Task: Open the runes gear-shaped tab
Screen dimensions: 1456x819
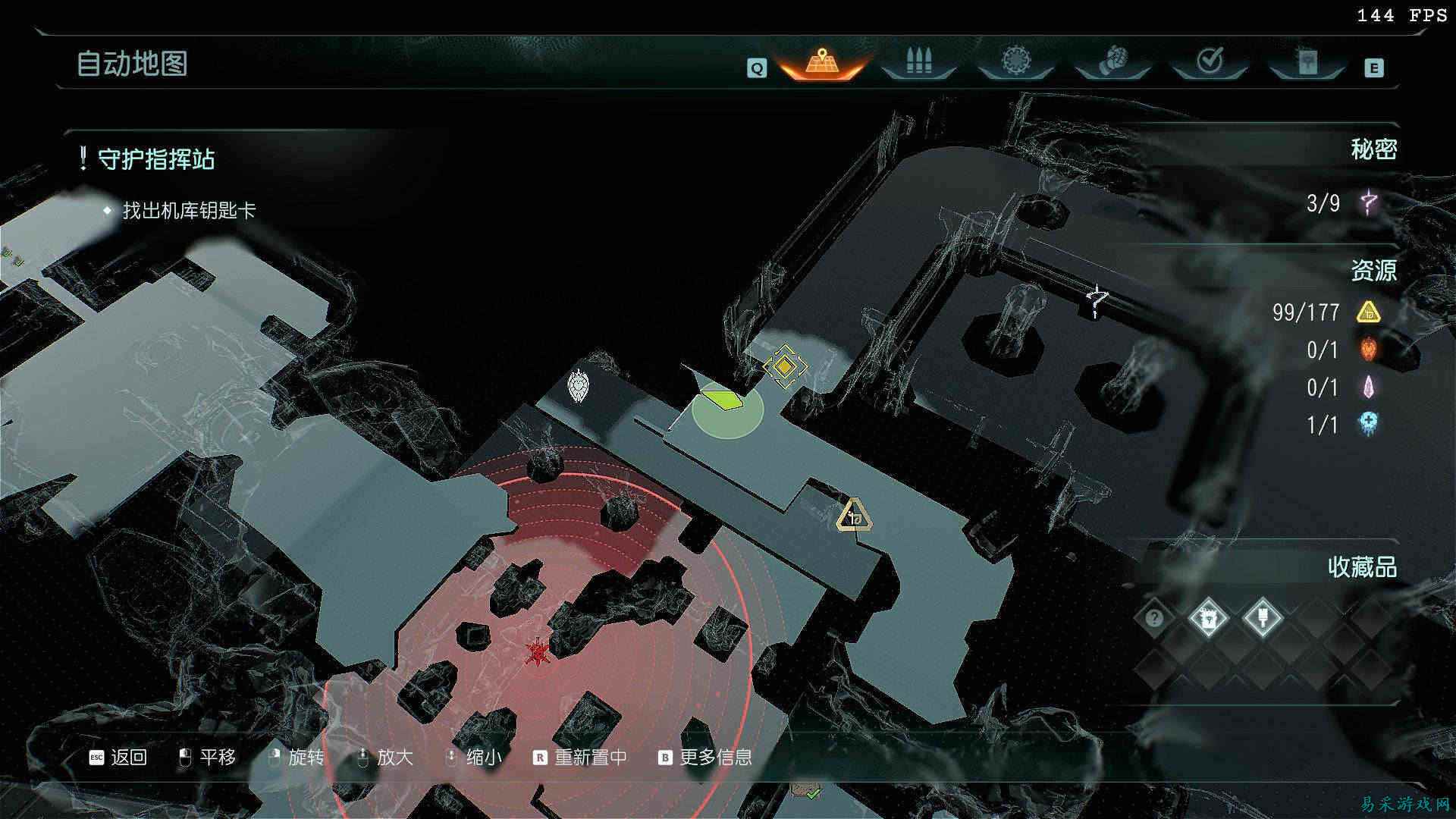Action: 1015,62
